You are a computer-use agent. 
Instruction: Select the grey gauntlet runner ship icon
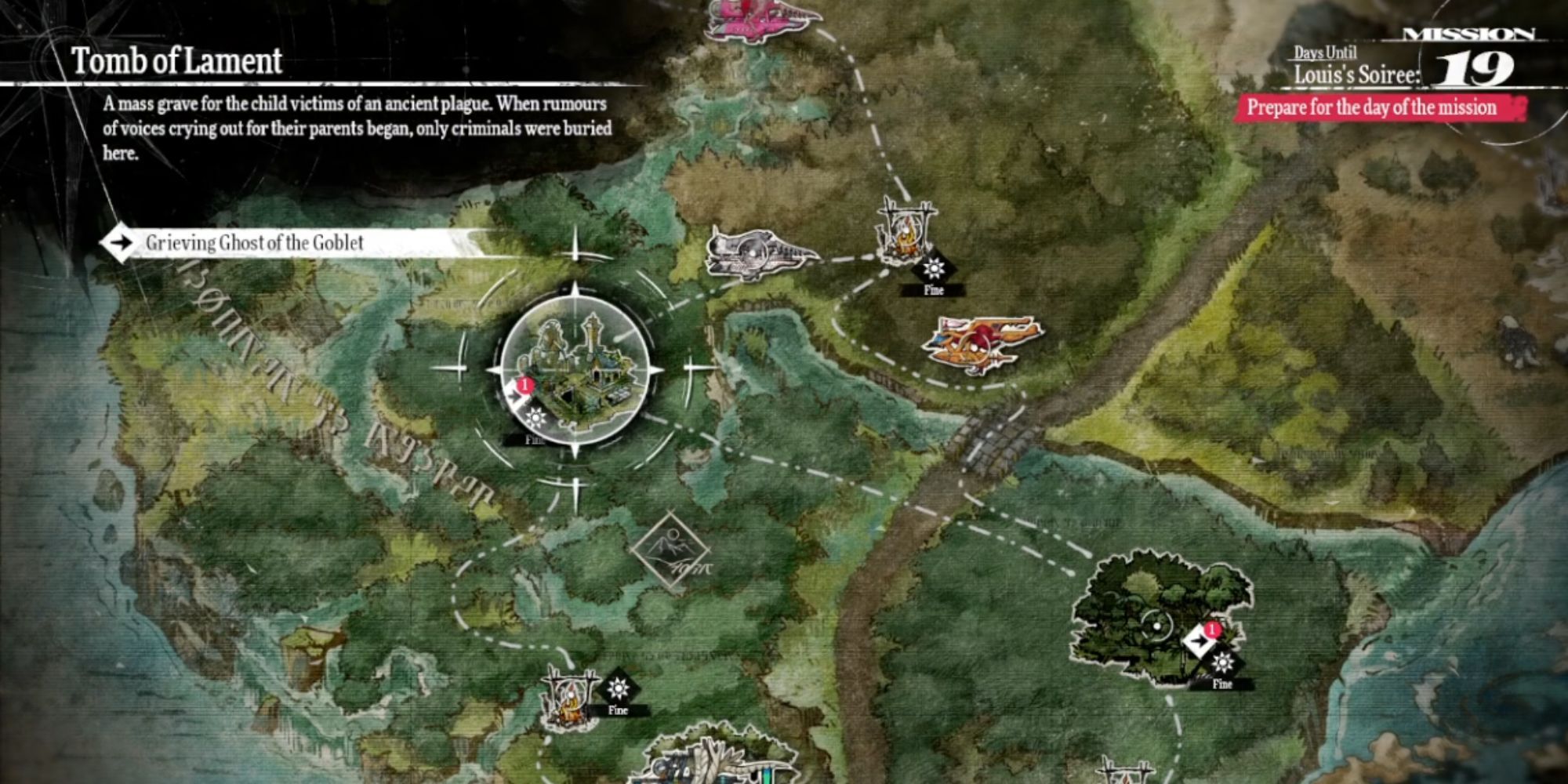(x=759, y=254)
